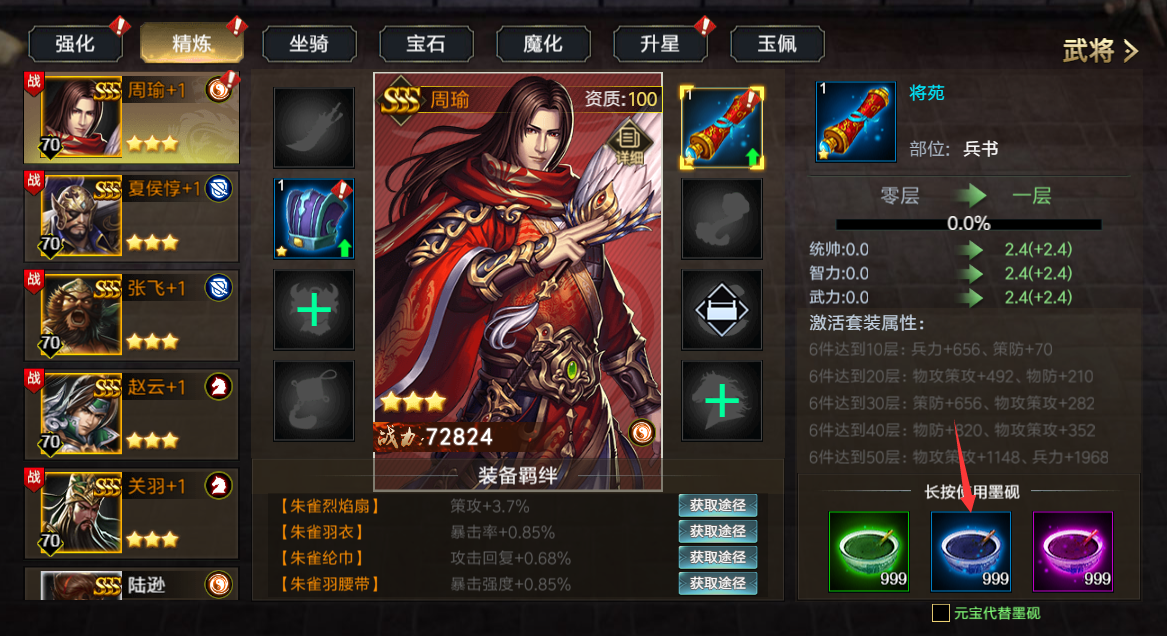Select the red scroll 兵书 equipment slot
The height and width of the screenshot is (636, 1167).
pyautogui.click(x=722, y=127)
